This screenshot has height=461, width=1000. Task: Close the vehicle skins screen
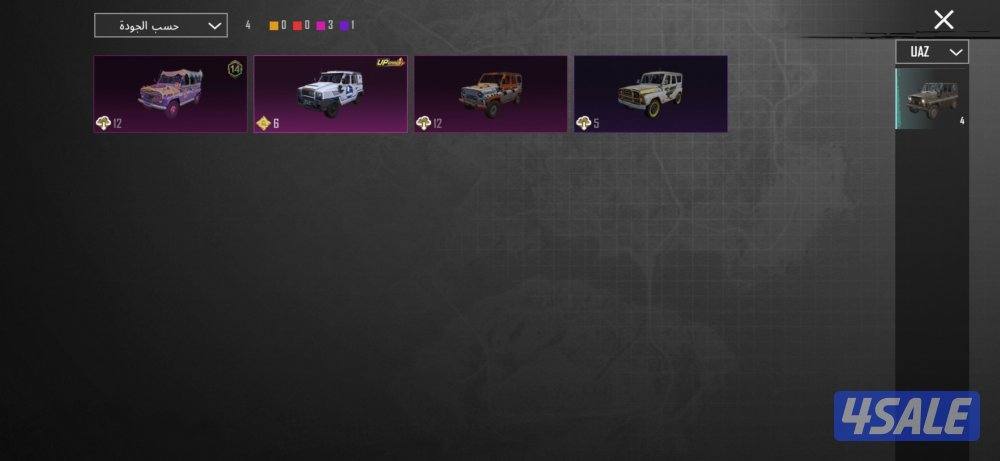943,20
